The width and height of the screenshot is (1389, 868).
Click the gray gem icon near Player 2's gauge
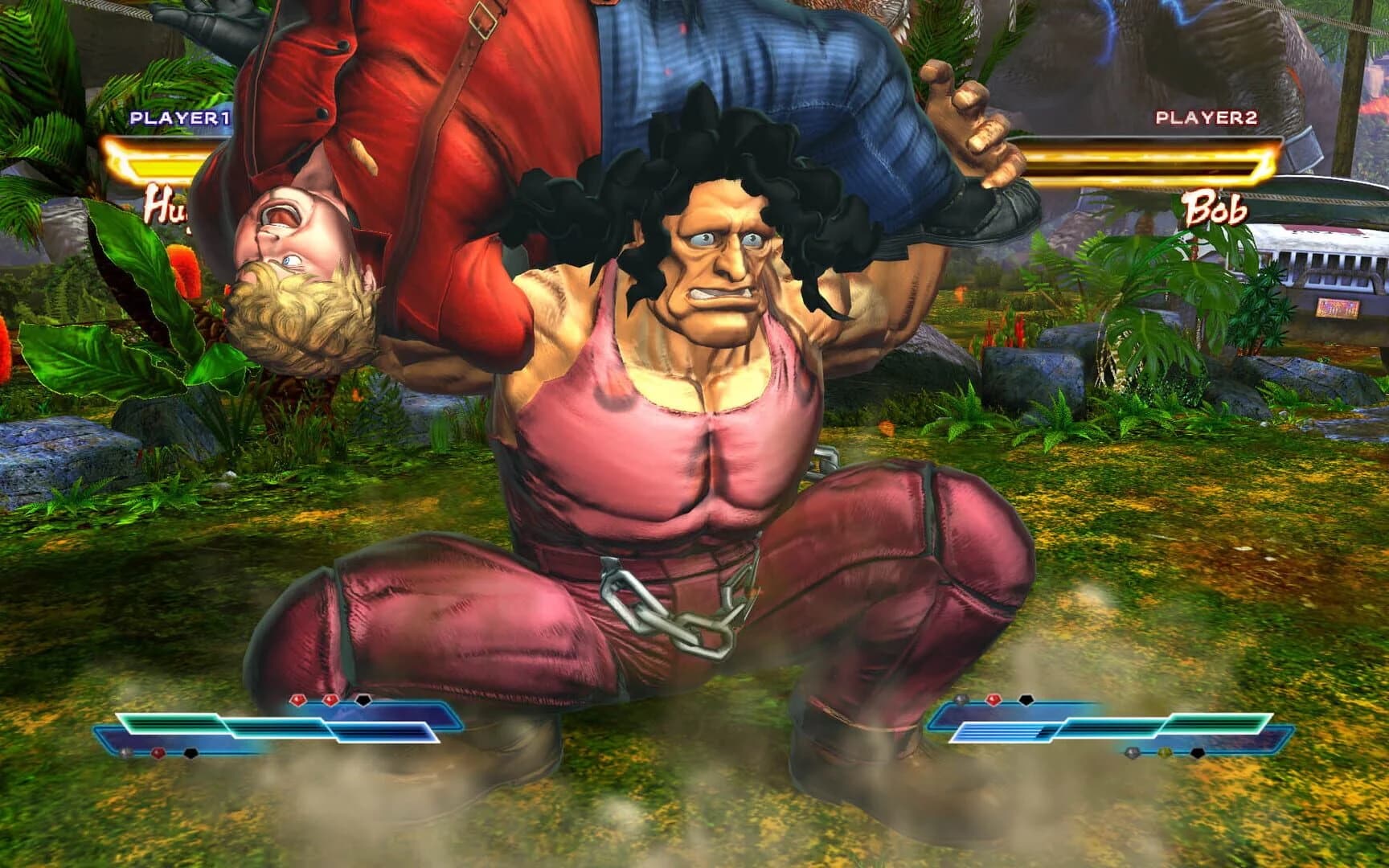coord(961,699)
